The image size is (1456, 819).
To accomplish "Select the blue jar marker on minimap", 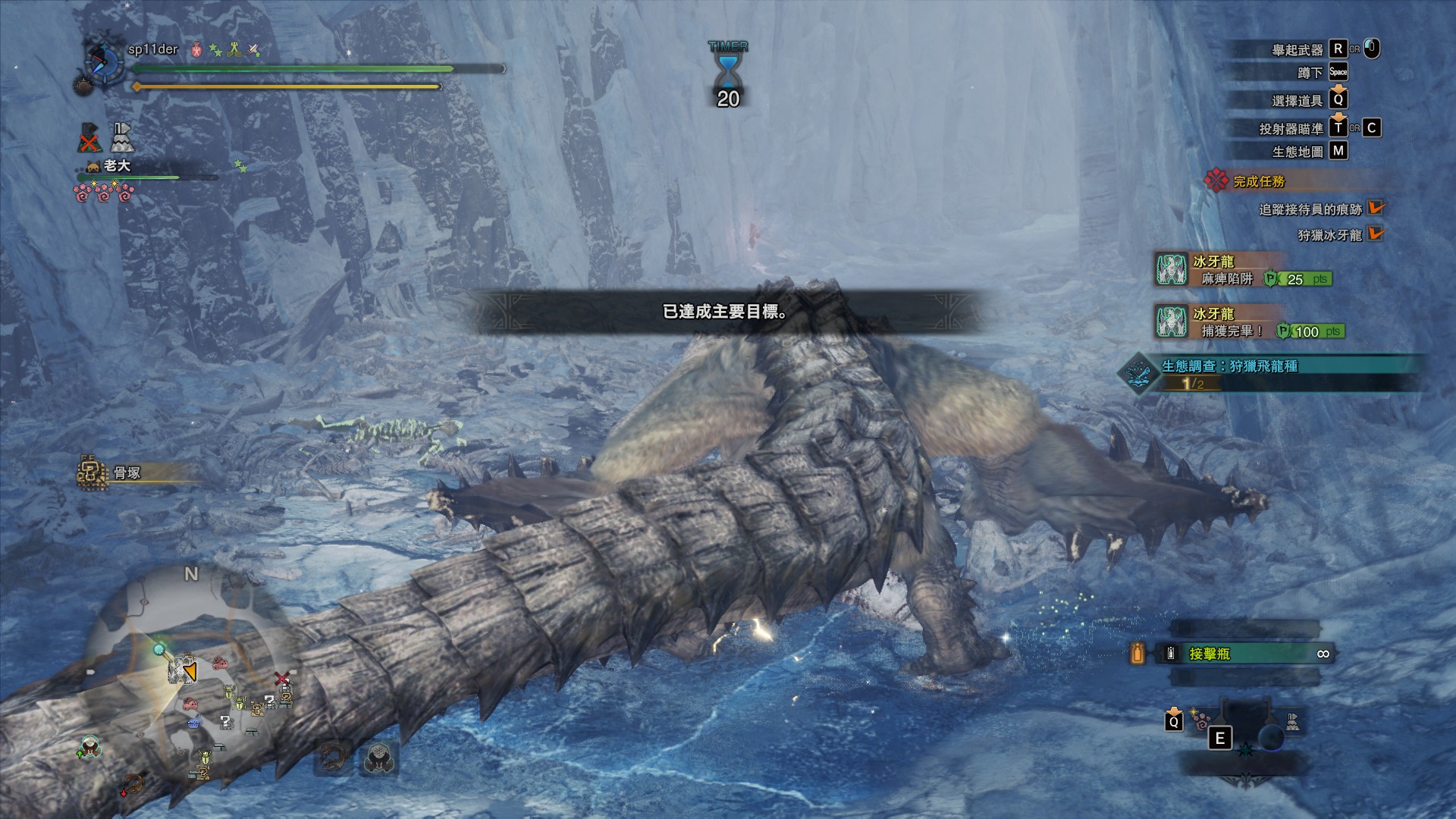I will pos(194,722).
